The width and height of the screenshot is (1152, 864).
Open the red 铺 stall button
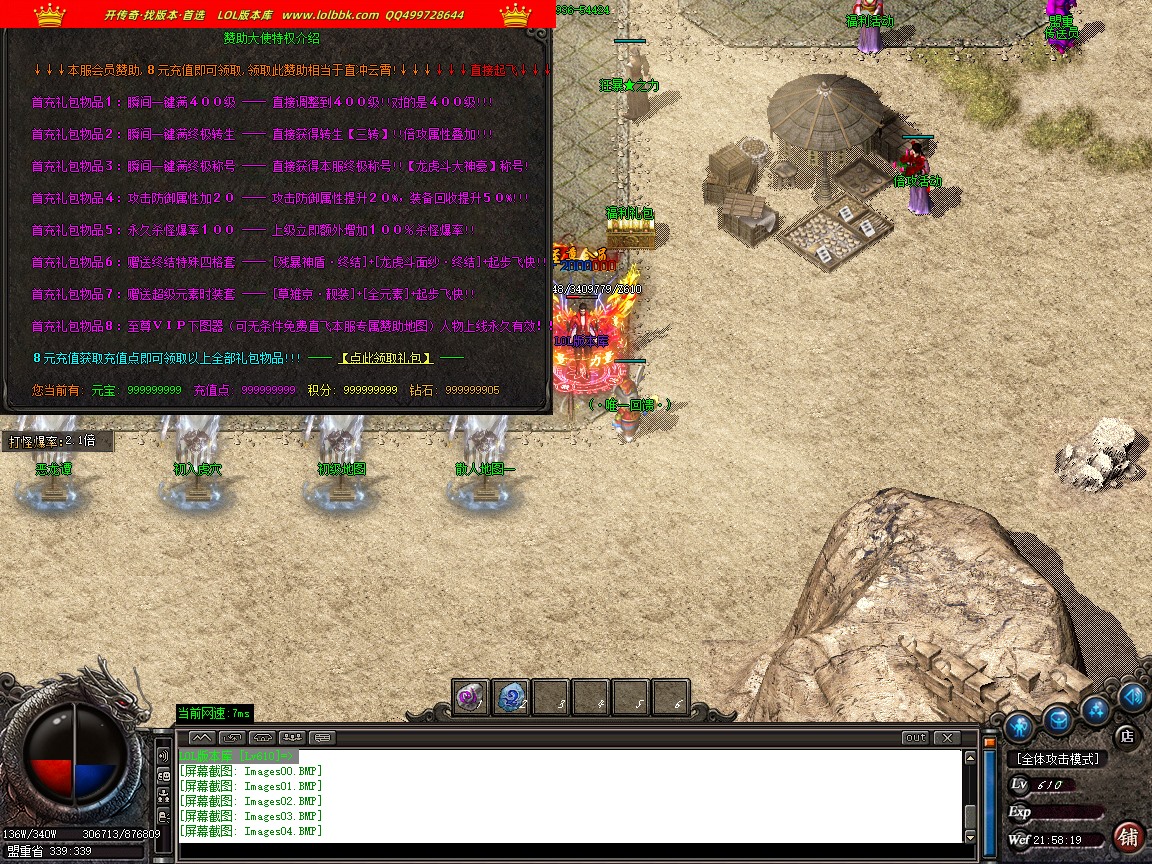1128,836
